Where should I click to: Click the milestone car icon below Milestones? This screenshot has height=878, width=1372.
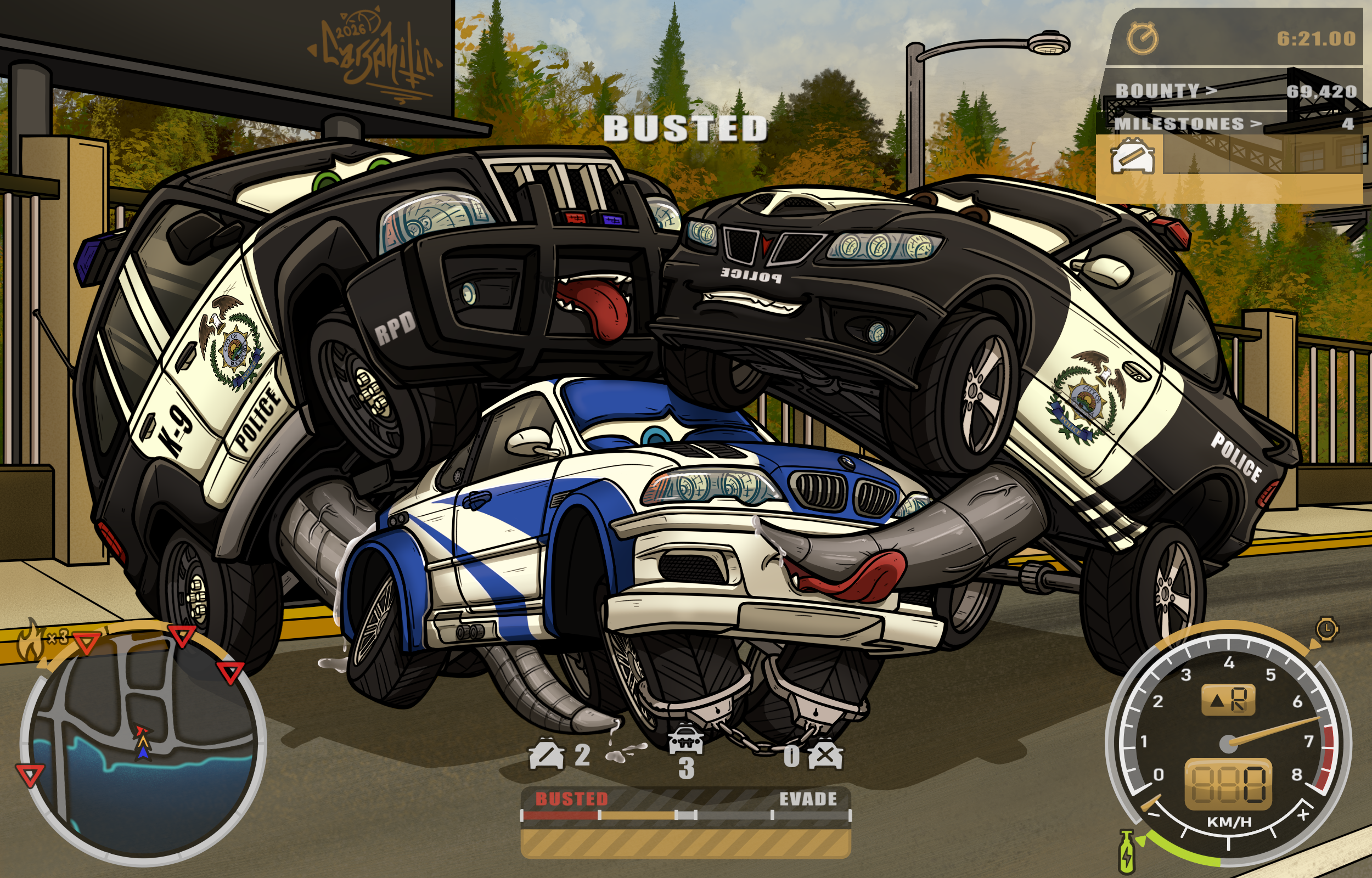pos(1133,156)
